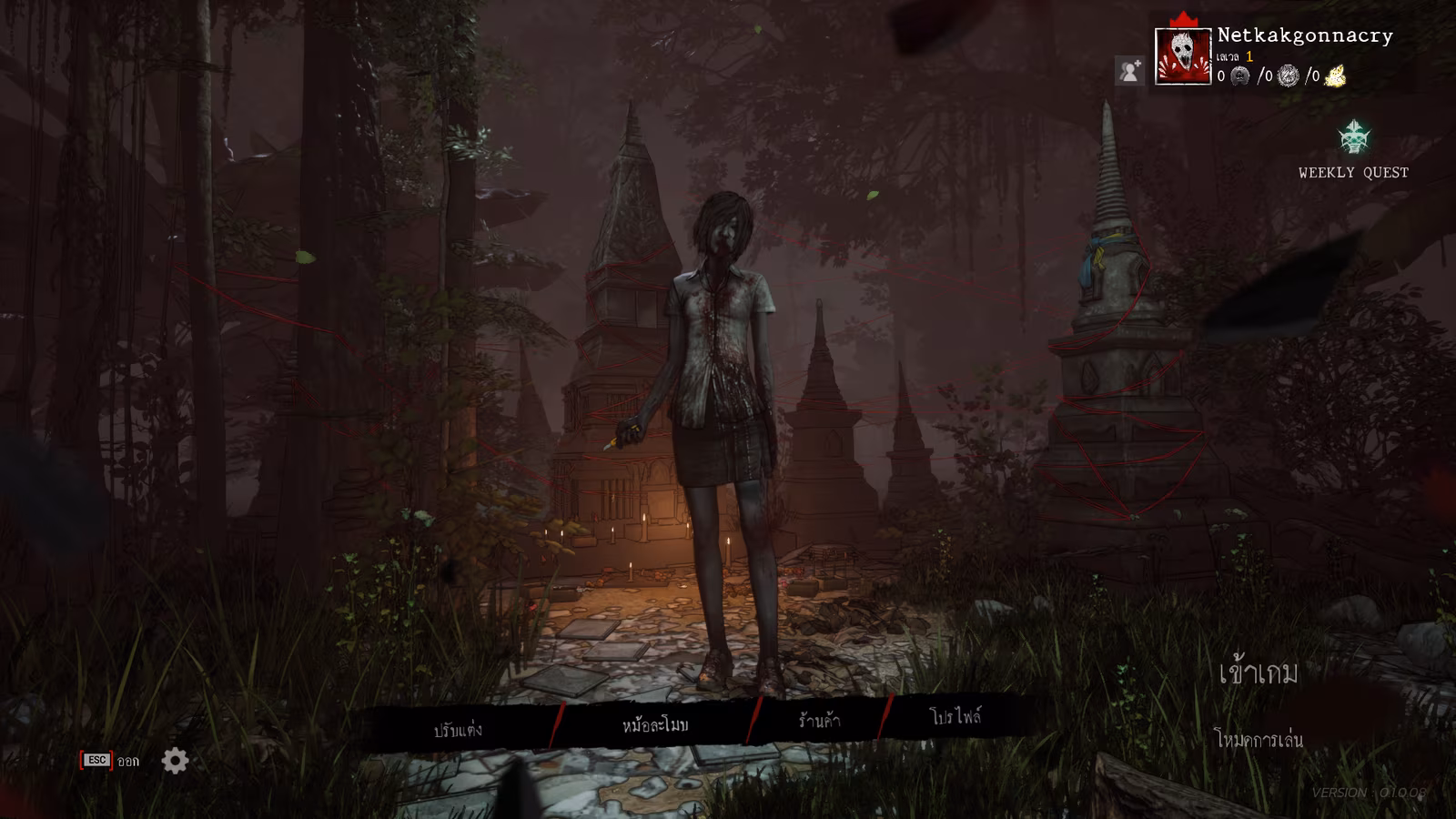This screenshot has width=1456, height=819.
Task: Select the หม้อละโมบ menu entry
Action: [655, 725]
